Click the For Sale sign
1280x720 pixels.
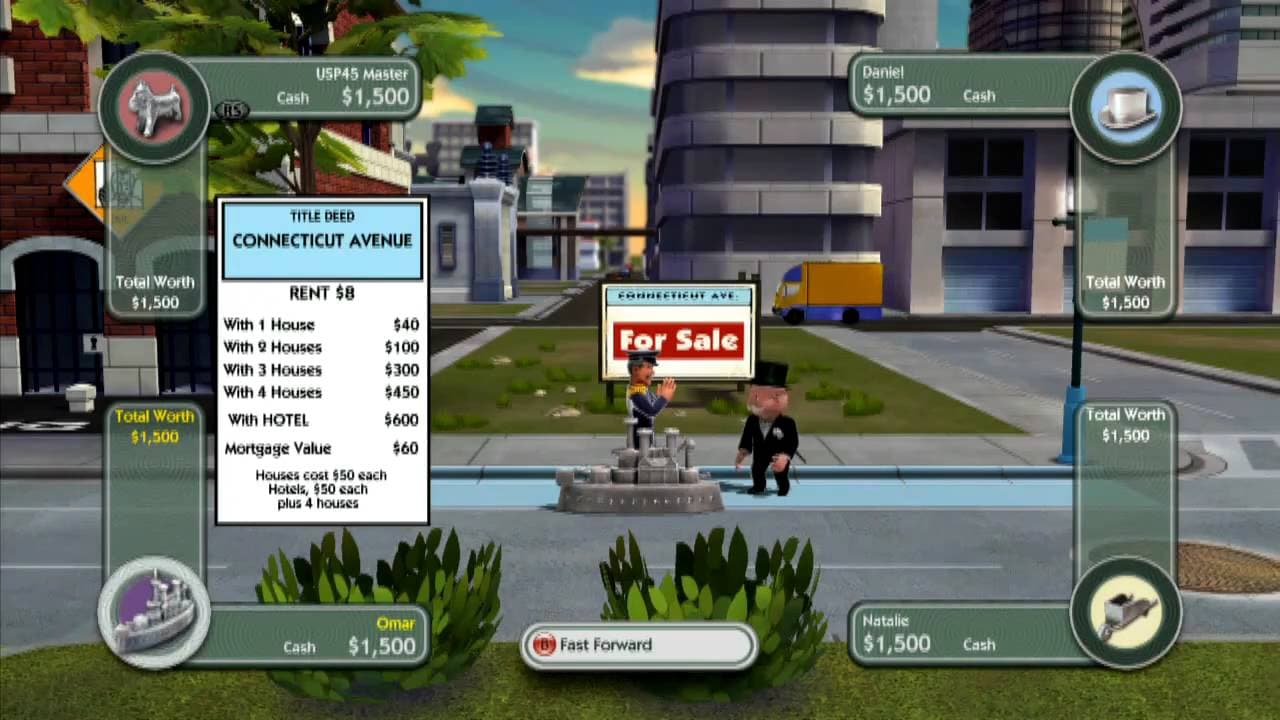[x=678, y=340]
